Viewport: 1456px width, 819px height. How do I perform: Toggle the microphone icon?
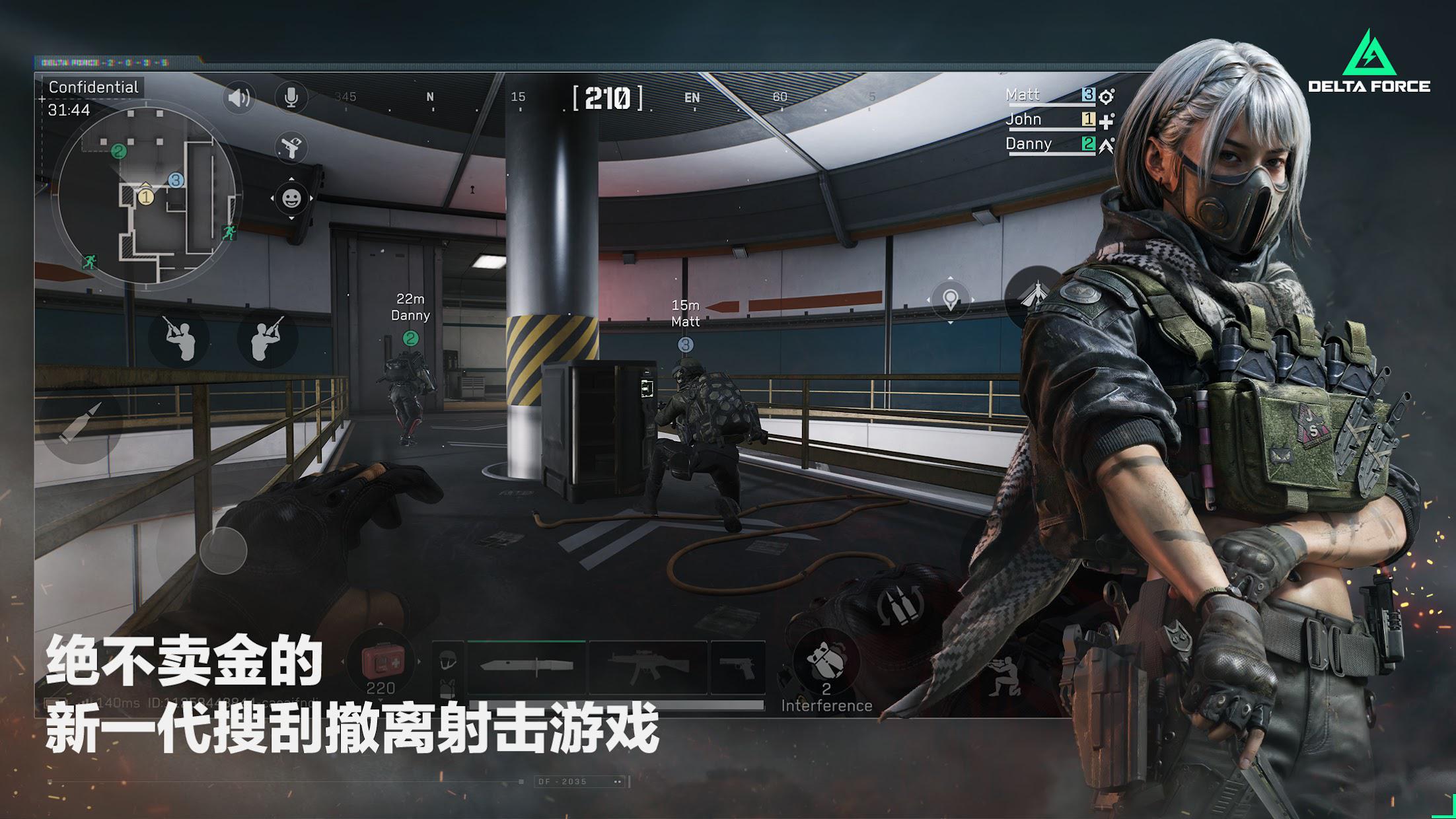click(x=291, y=98)
